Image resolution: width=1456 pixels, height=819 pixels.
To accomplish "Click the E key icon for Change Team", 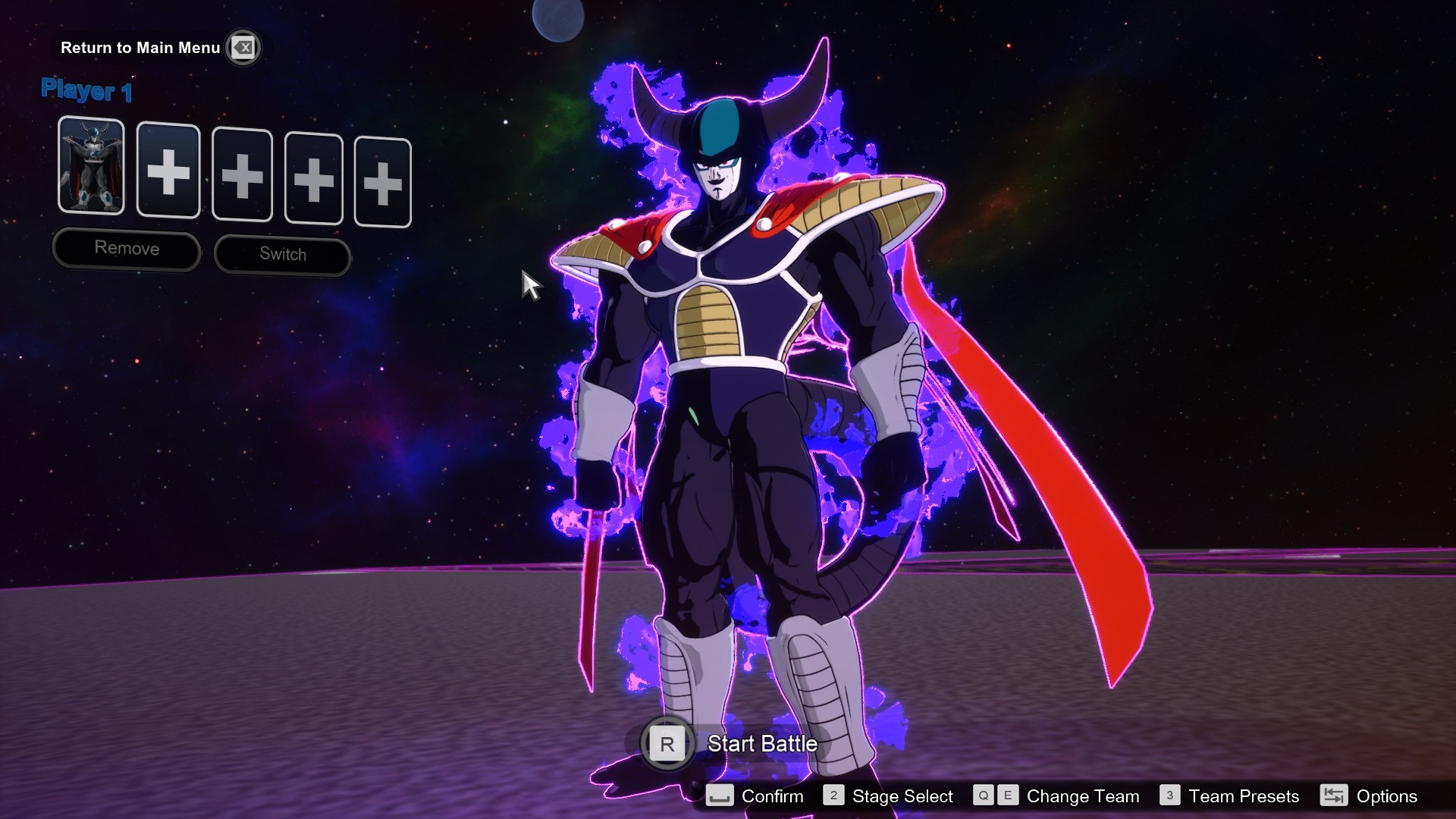I will tap(1009, 796).
